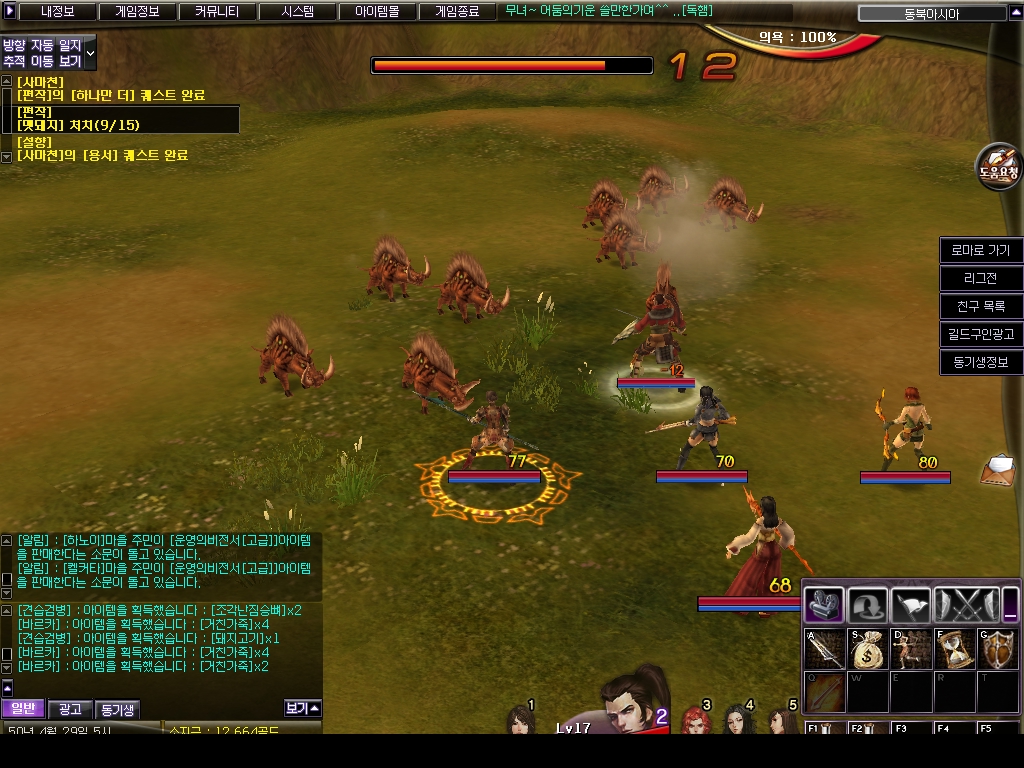Open the 동기생정보 panel

click(981, 362)
